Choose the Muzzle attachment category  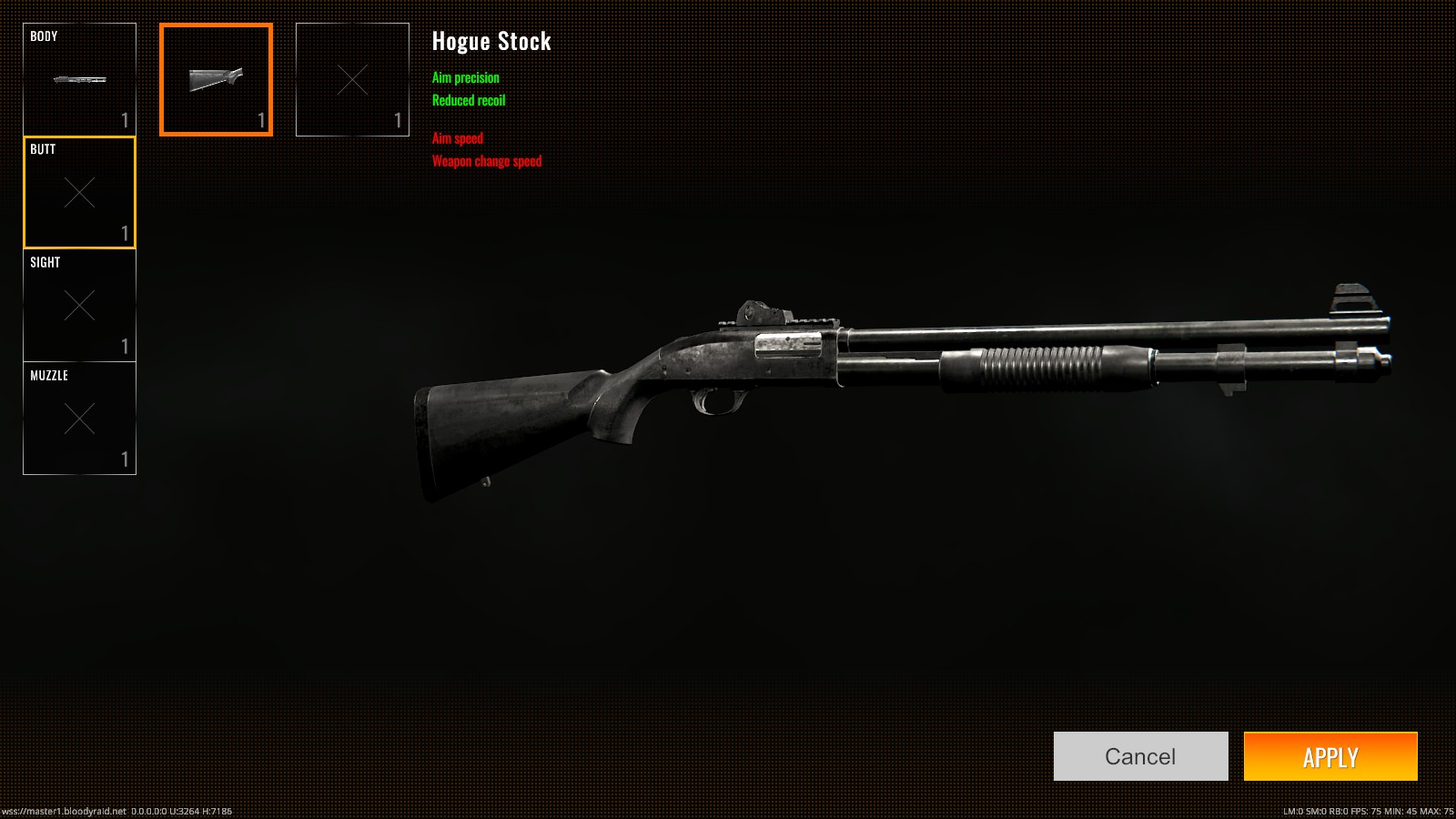click(79, 419)
